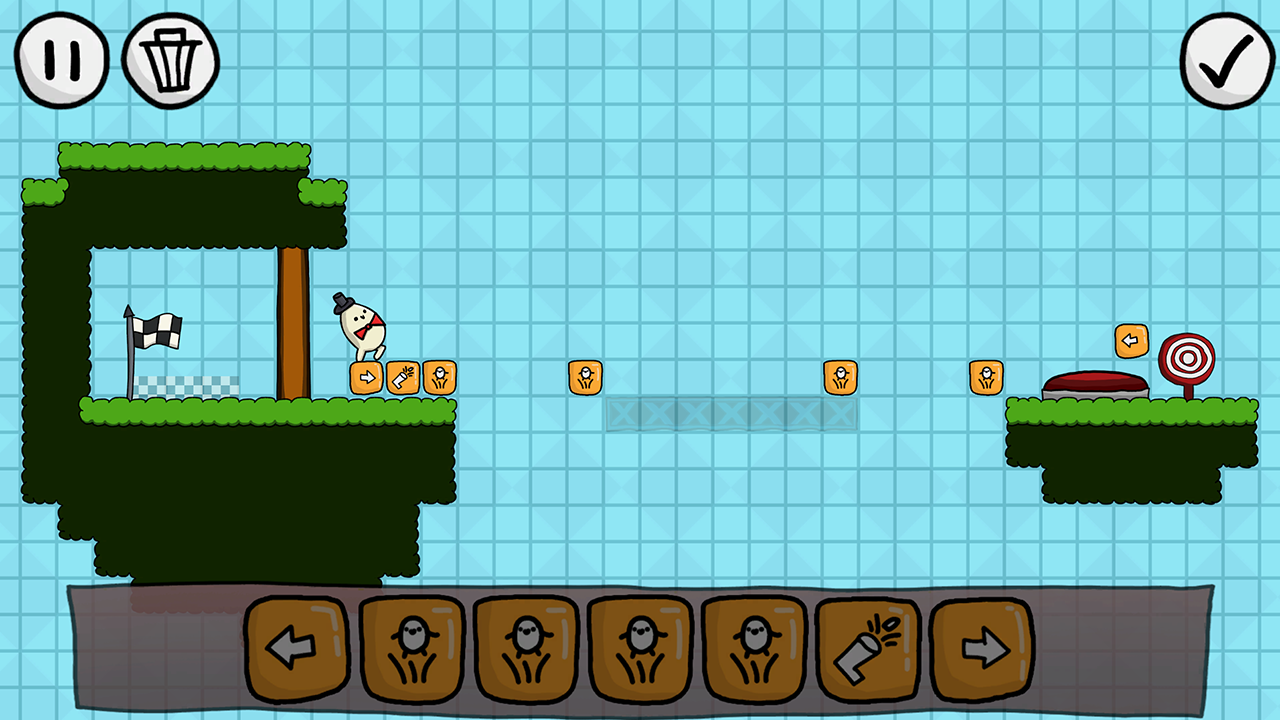Pick the right arrow move command from toolbar
1280x720 pixels.
coord(984,648)
